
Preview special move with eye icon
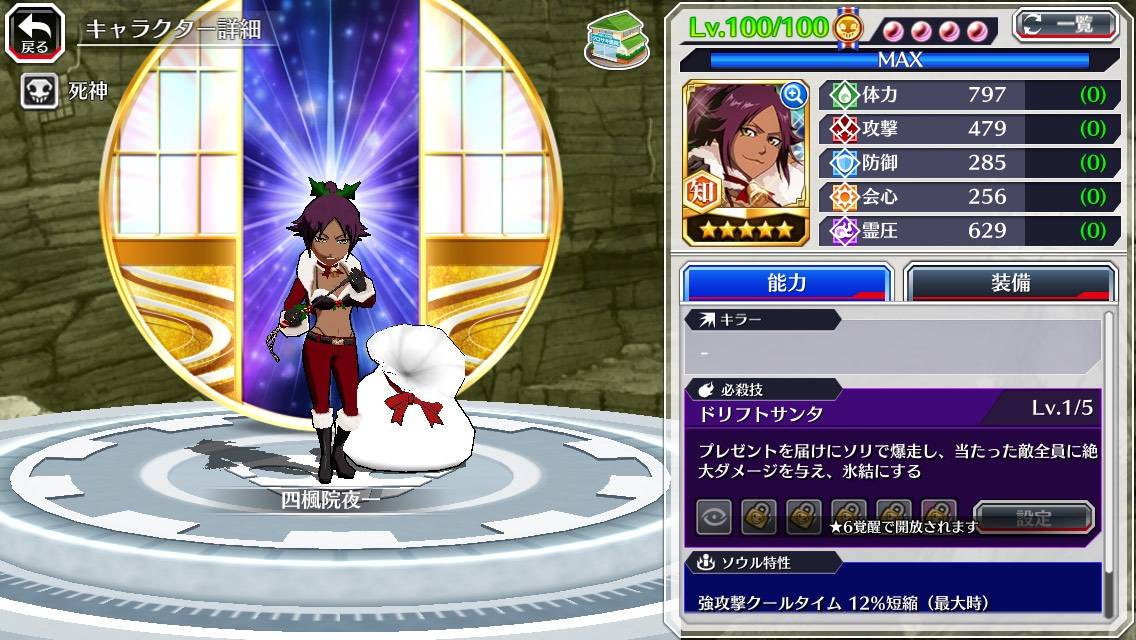(x=714, y=518)
